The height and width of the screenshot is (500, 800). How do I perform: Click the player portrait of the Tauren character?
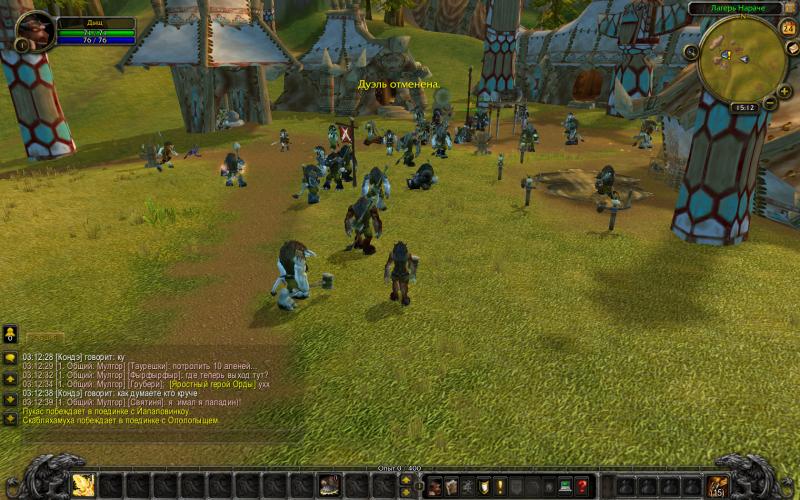[x=37, y=30]
